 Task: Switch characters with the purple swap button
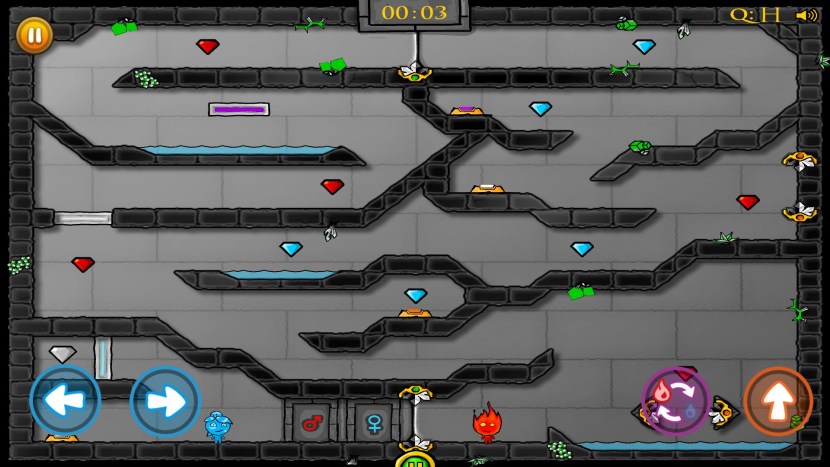[x=676, y=401]
